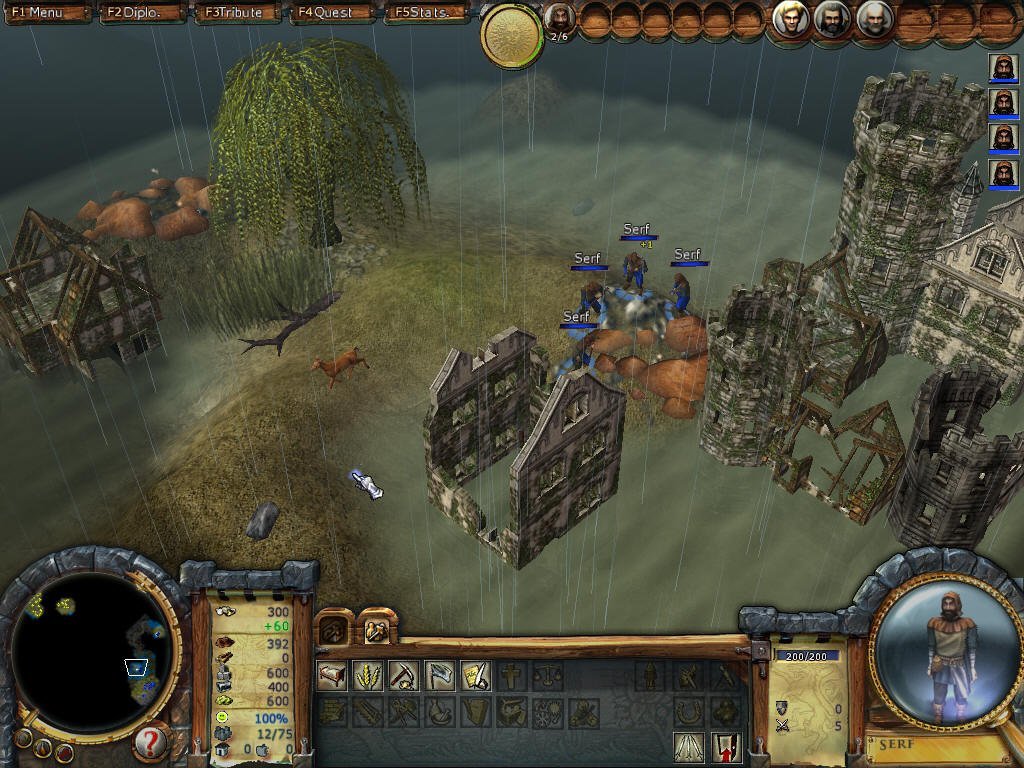
Task: Pick the blue flag building icon
Action: click(x=440, y=677)
